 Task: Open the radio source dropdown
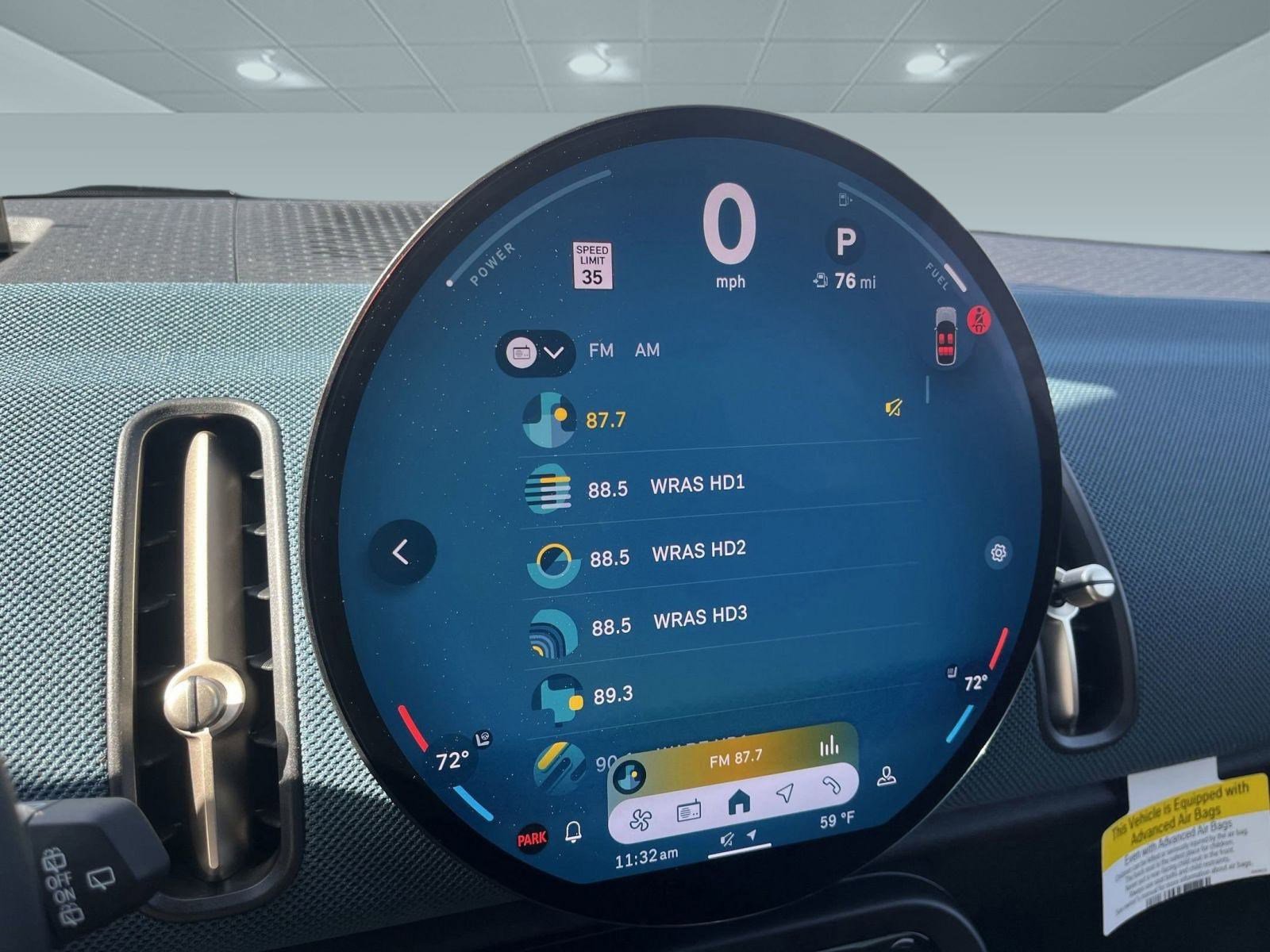[x=536, y=352]
